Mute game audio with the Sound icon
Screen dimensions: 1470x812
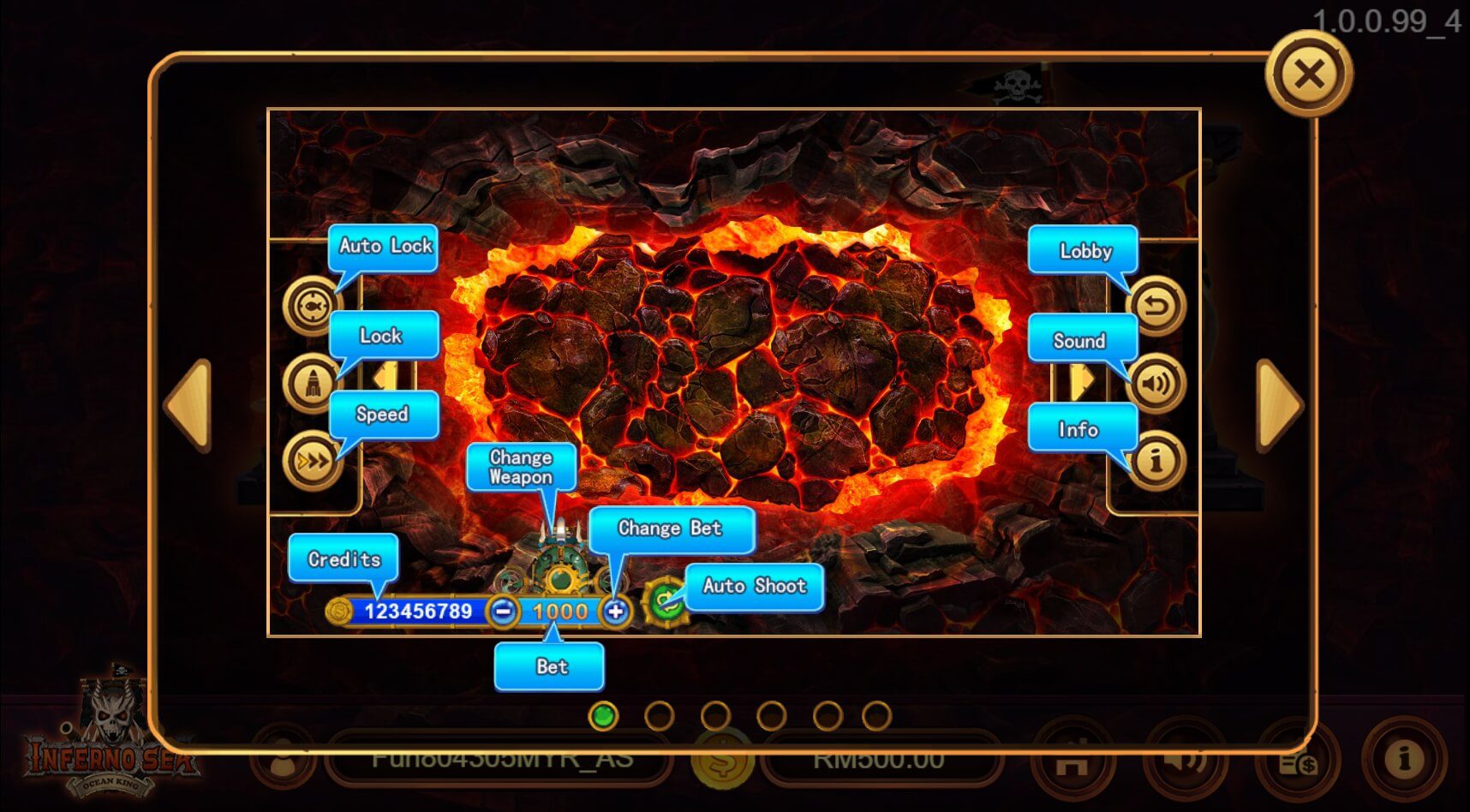click(x=1156, y=384)
